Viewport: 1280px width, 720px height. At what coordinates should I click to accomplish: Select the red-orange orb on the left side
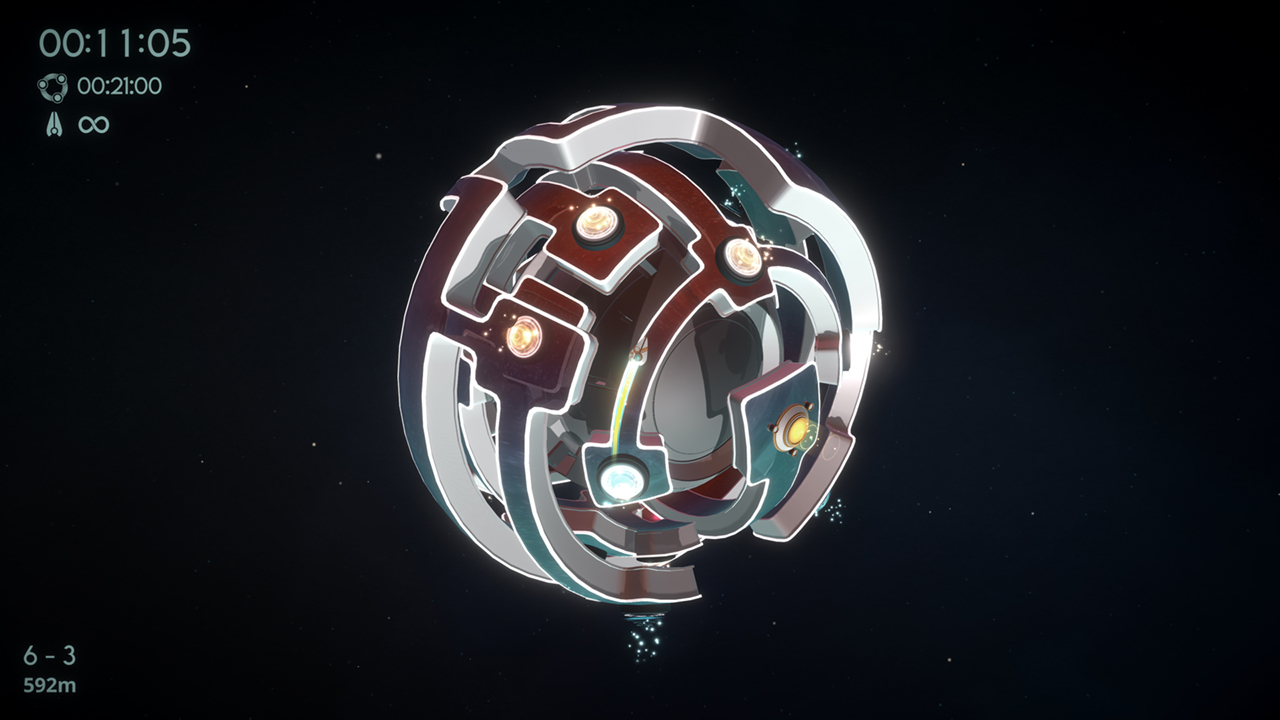[x=523, y=338]
